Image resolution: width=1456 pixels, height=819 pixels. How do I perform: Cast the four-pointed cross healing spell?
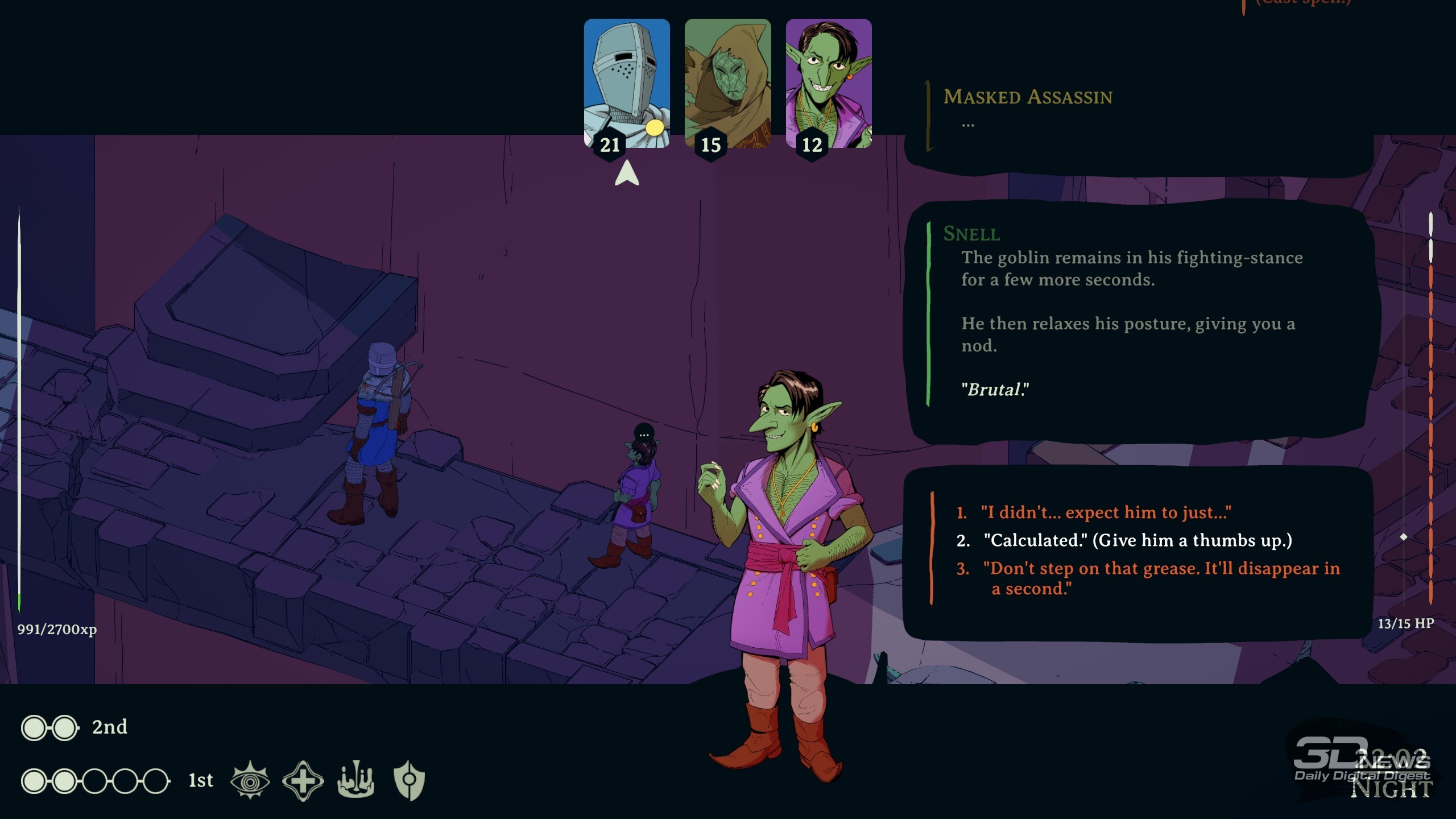303,780
